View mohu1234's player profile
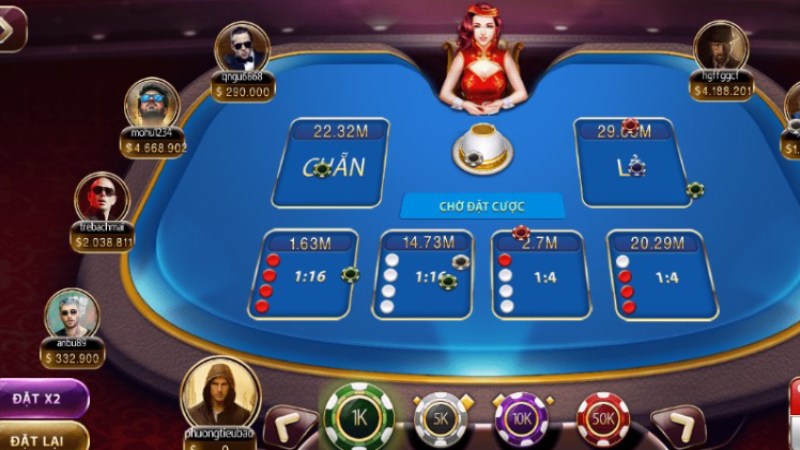Screen dimensions: 800x450 coord(152,103)
